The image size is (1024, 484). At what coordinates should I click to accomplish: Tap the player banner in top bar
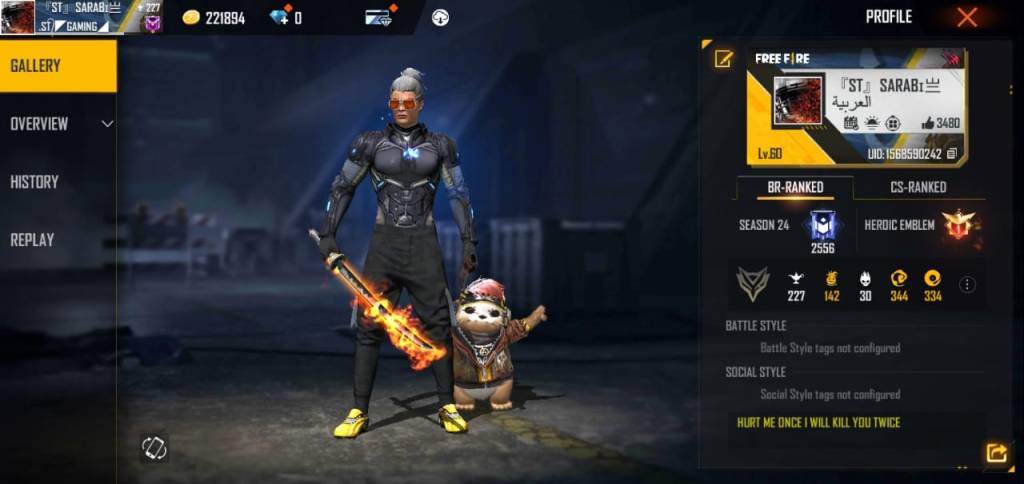pyautogui.click(x=80, y=17)
